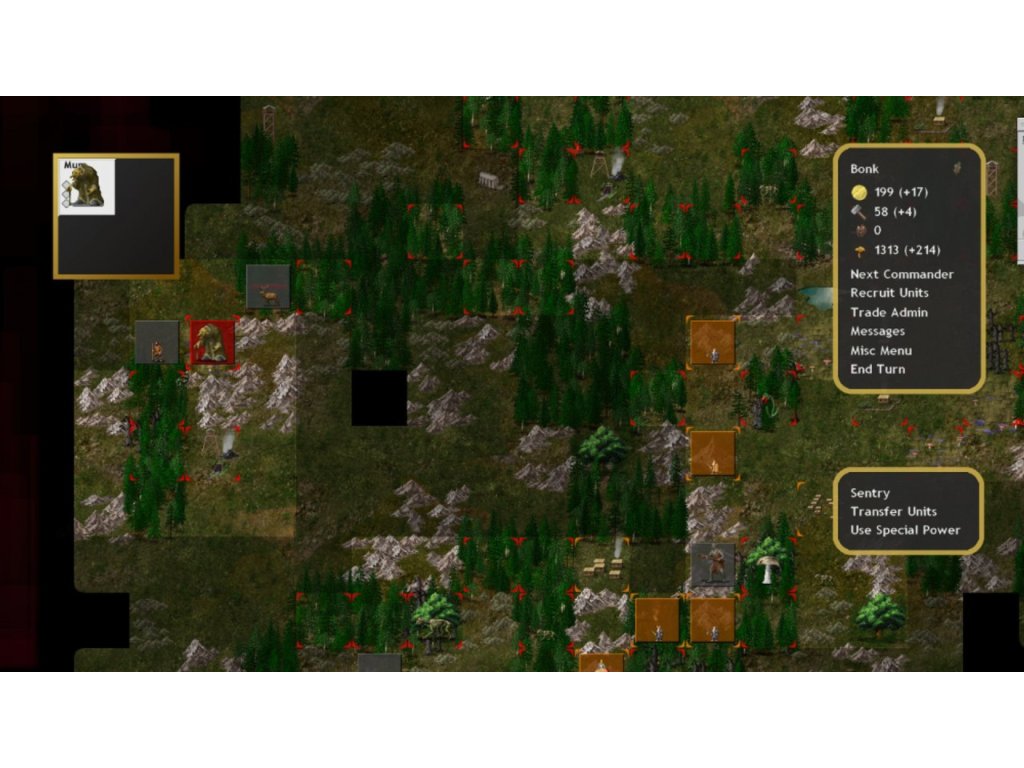
Task: Select the red-highlighted commander tile
Action: pyautogui.click(x=212, y=342)
